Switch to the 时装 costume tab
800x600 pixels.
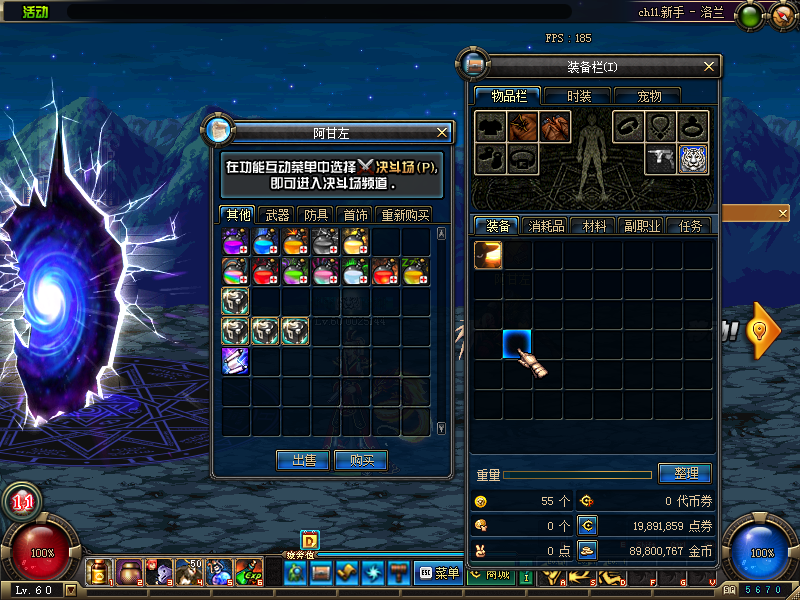coord(579,96)
